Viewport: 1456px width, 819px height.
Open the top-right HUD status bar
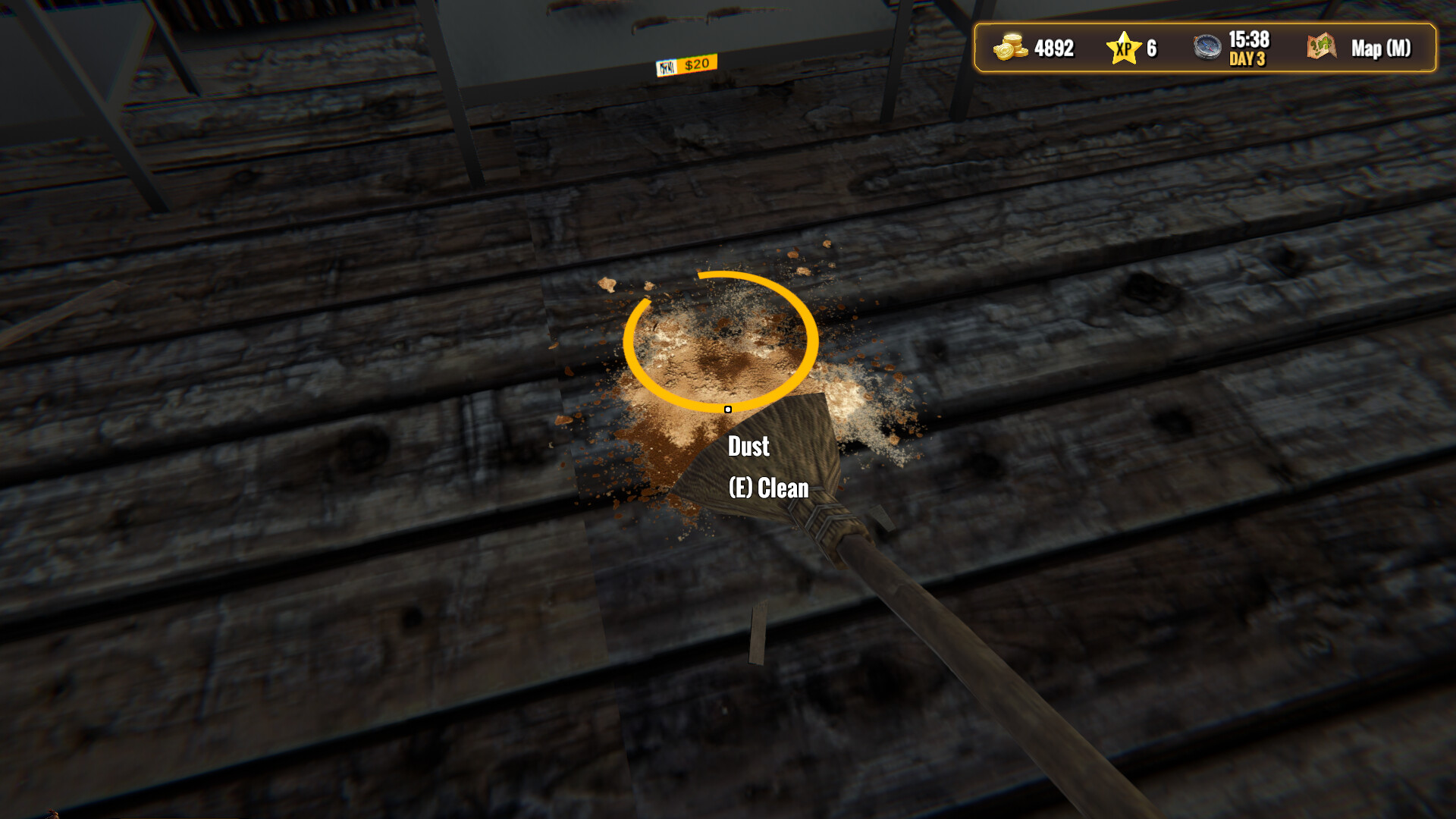(1206, 49)
